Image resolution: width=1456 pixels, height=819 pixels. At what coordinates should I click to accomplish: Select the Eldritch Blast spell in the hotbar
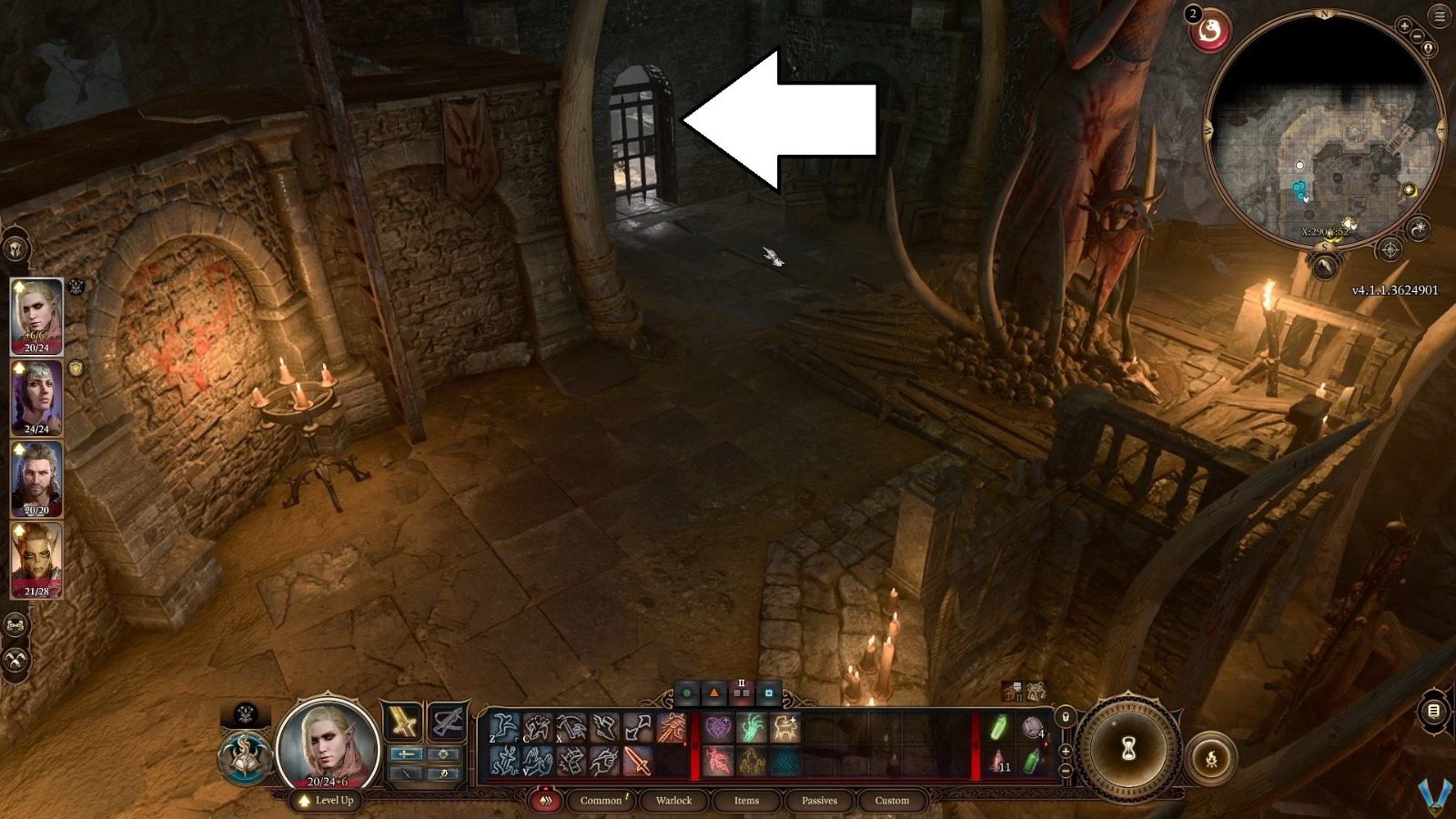[x=673, y=728]
